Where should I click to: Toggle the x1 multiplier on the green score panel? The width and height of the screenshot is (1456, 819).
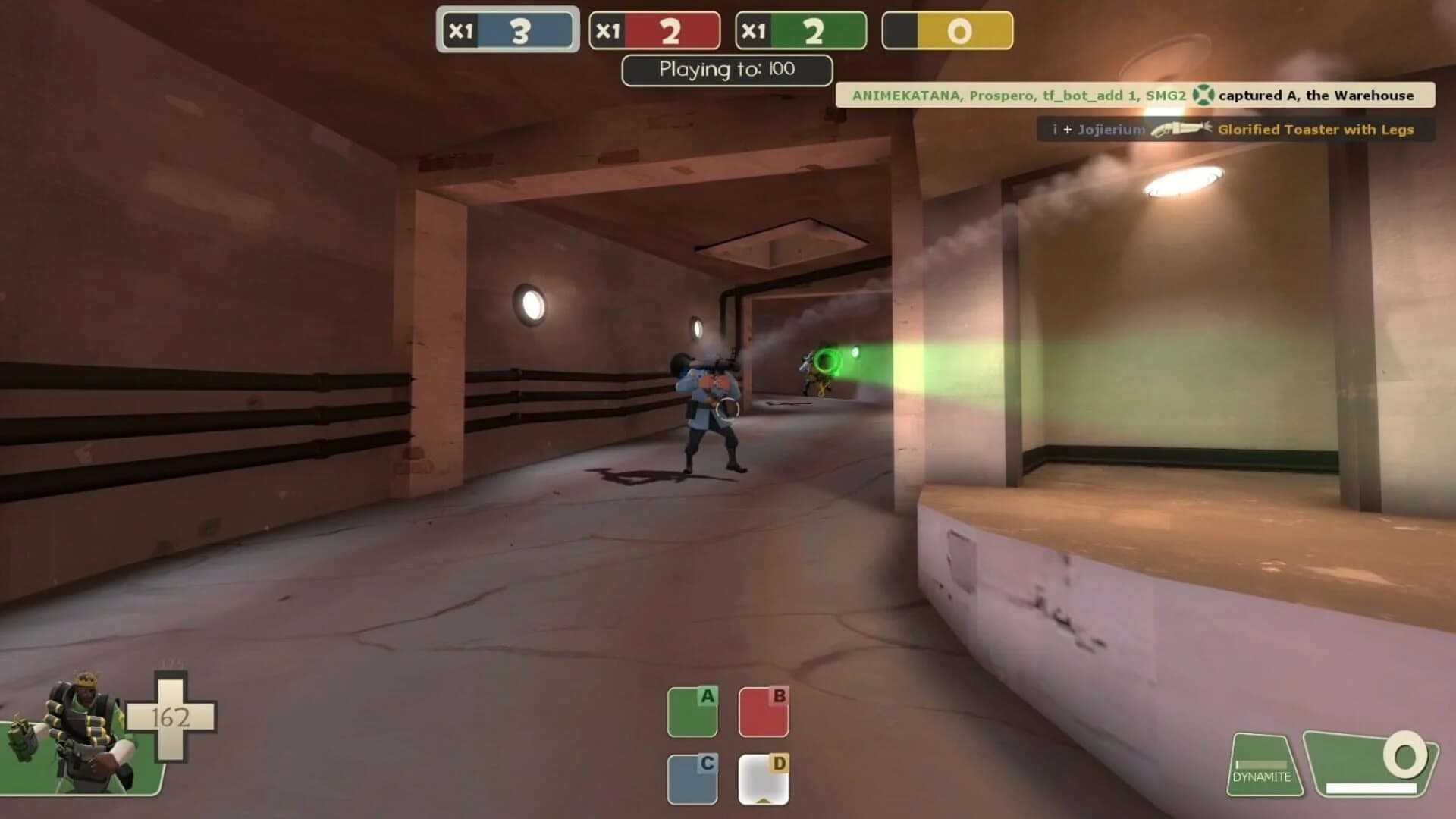pos(753,30)
